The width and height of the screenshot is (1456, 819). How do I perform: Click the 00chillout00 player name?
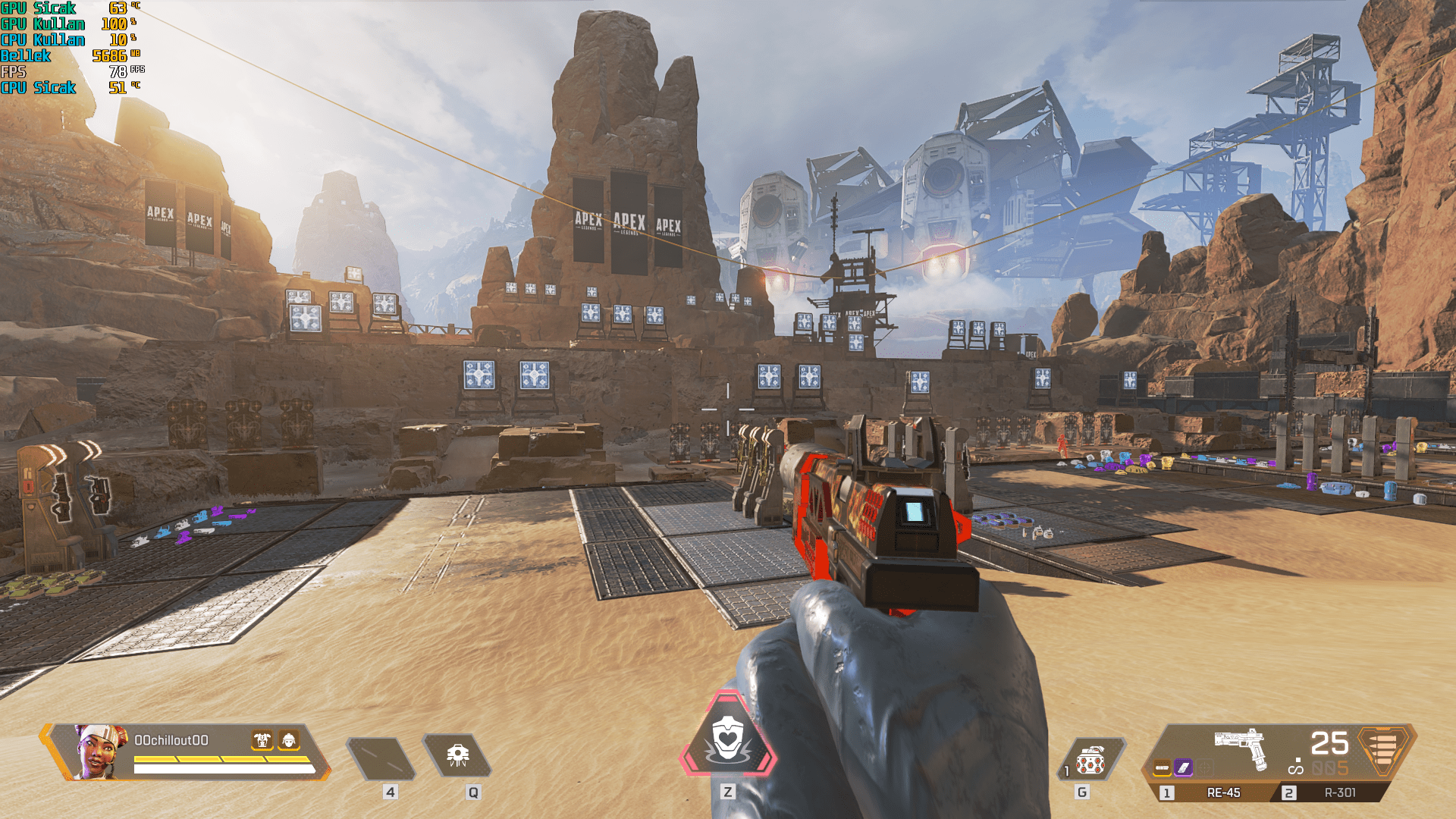(x=171, y=740)
